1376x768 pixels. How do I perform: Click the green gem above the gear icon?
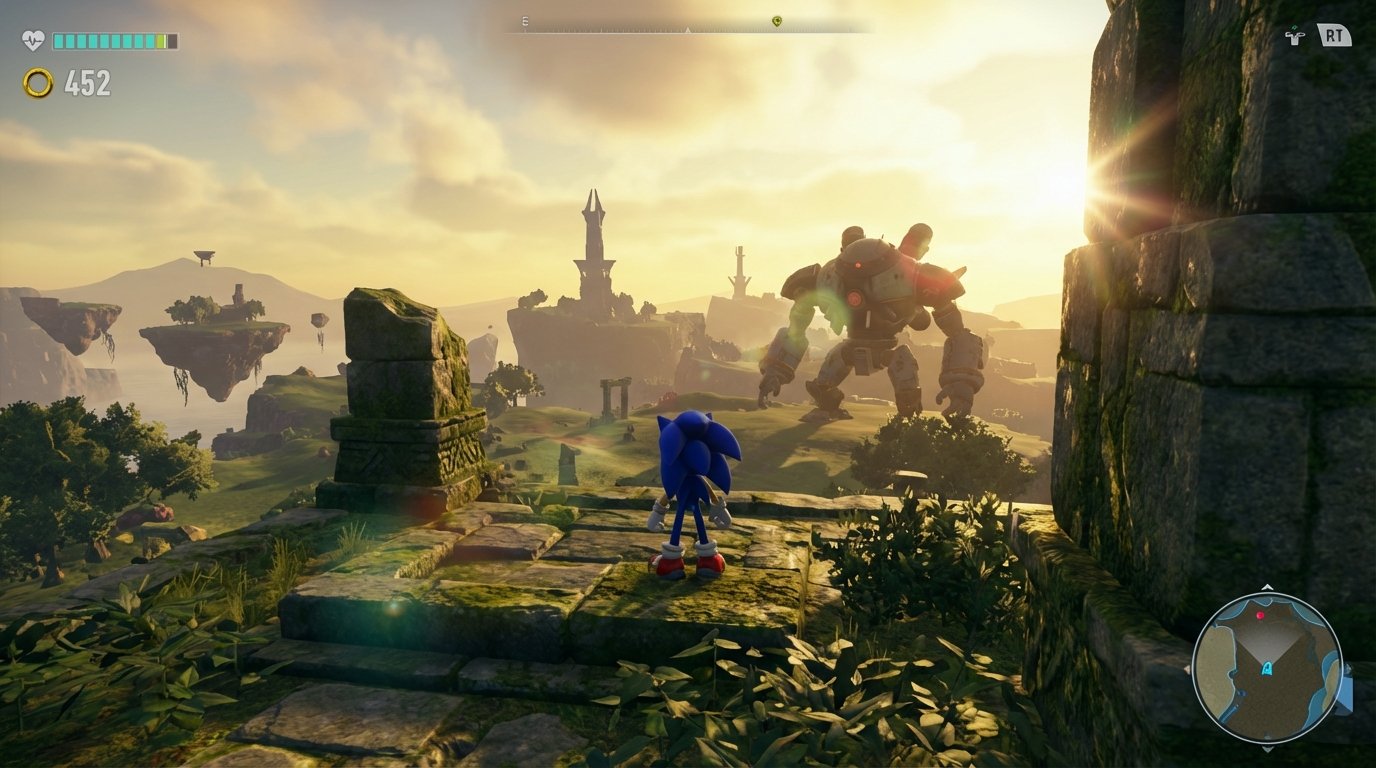click(x=1295, y=27)
